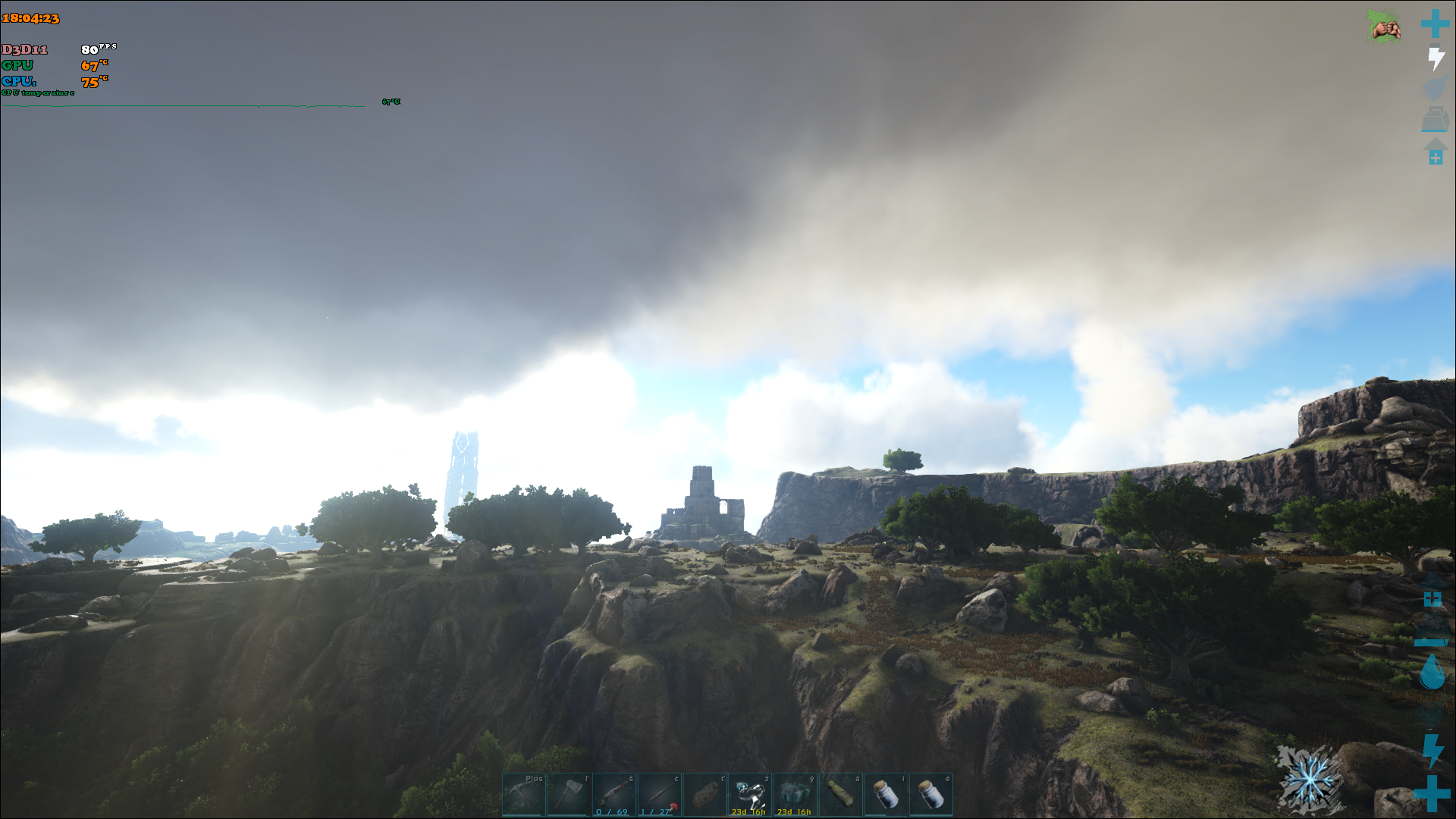1456x819 pixels.
Task: Click the fists buff status icon
Action: click(1385, 27)
